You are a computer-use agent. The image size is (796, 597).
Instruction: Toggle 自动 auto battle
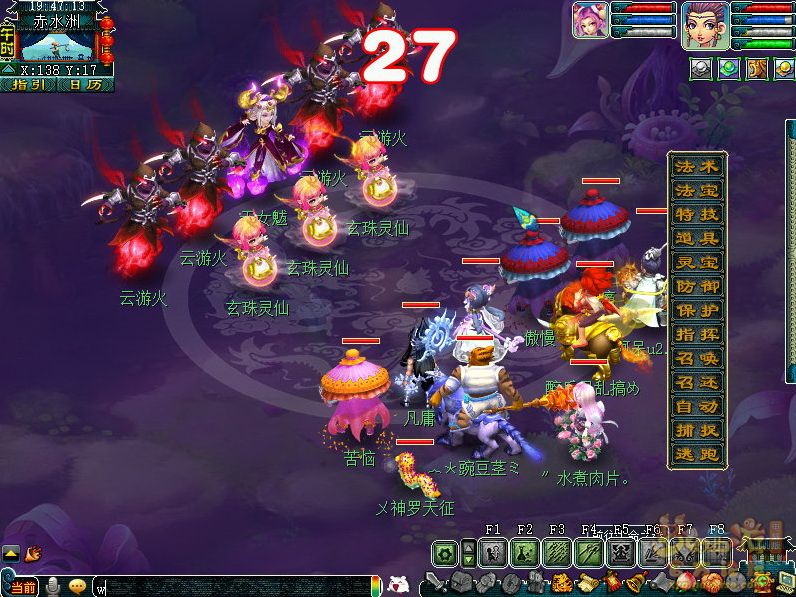pos(698,407)
